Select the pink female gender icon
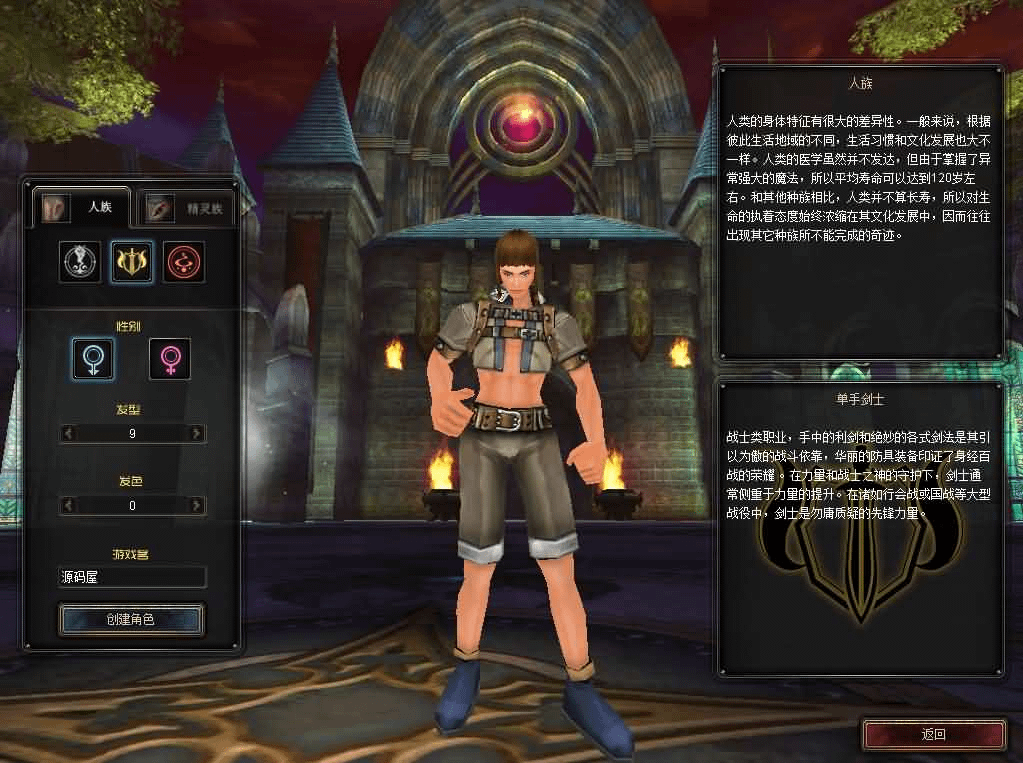Viewport: 1023px width, 763px height. 170,358
